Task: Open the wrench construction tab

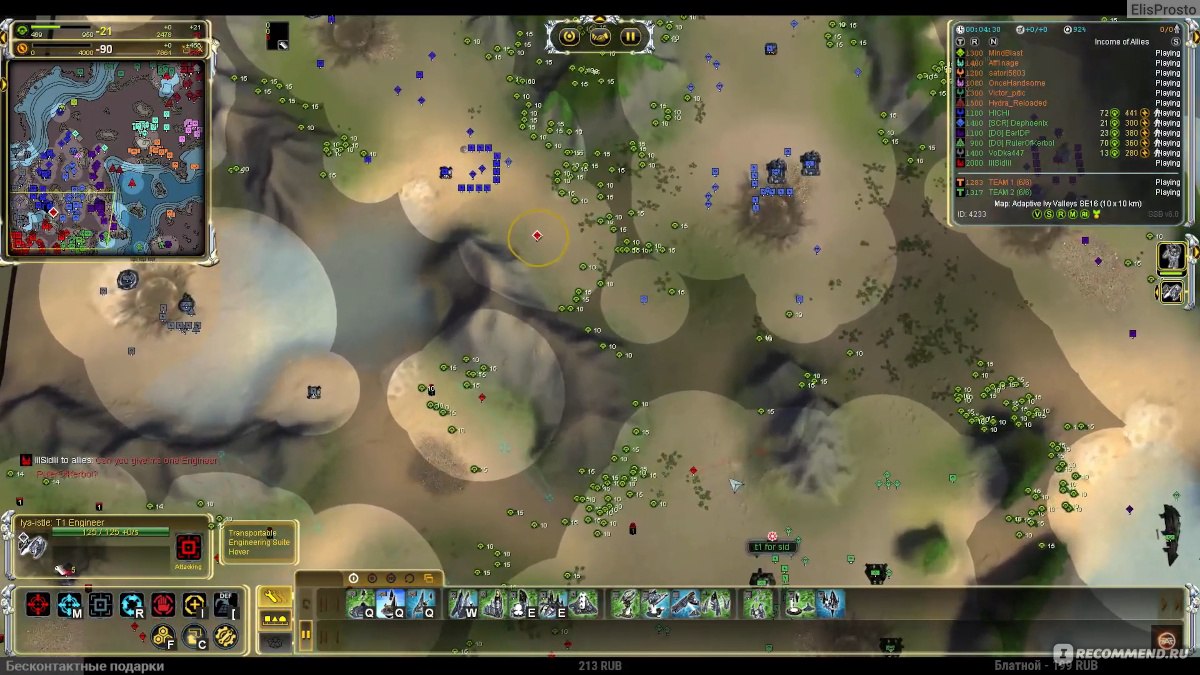Action: pyautogui.click(x=274, y=596)
